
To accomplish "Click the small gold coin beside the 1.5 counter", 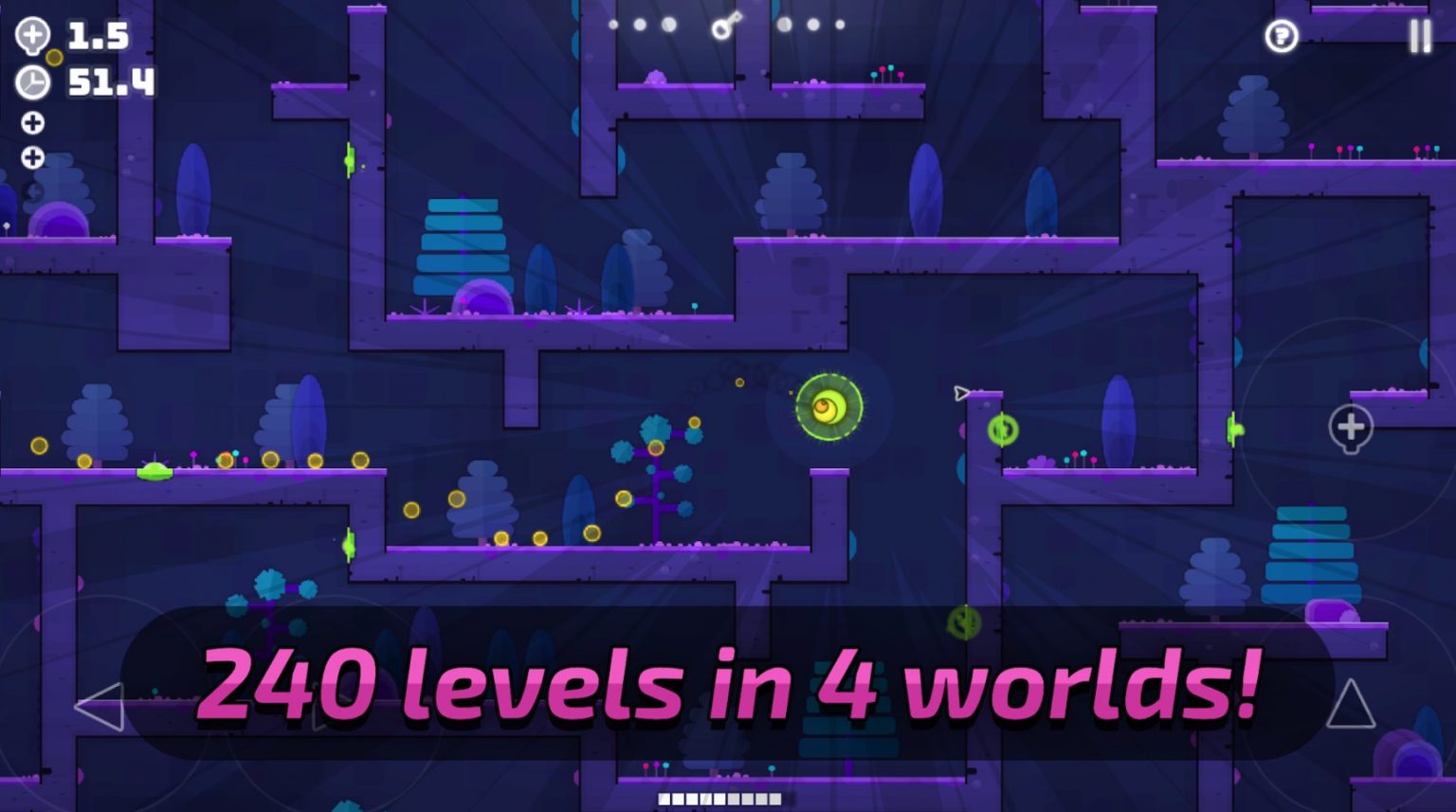I will [x=53, y=57].
